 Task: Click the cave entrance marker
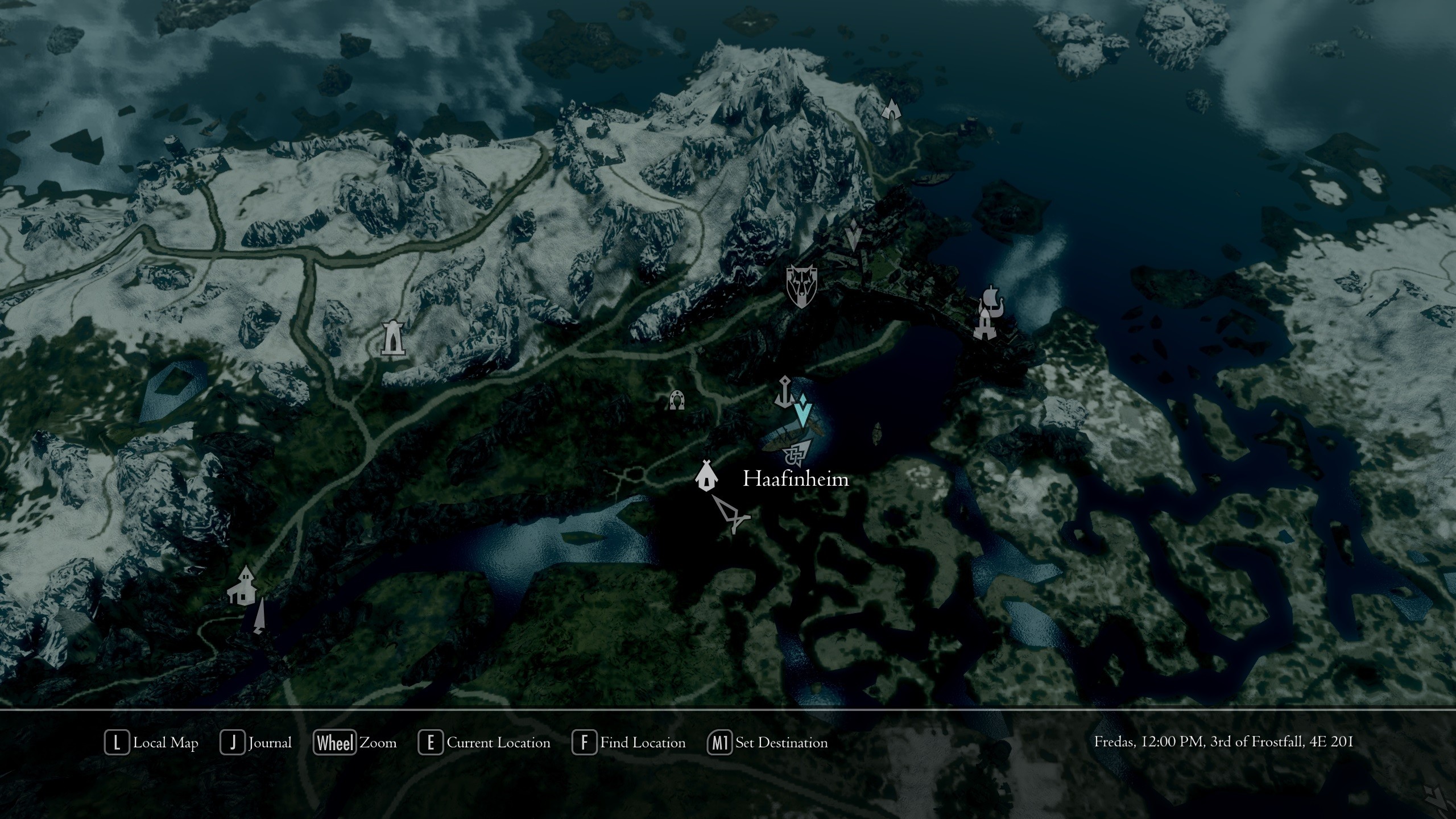(x=892, y=108)
